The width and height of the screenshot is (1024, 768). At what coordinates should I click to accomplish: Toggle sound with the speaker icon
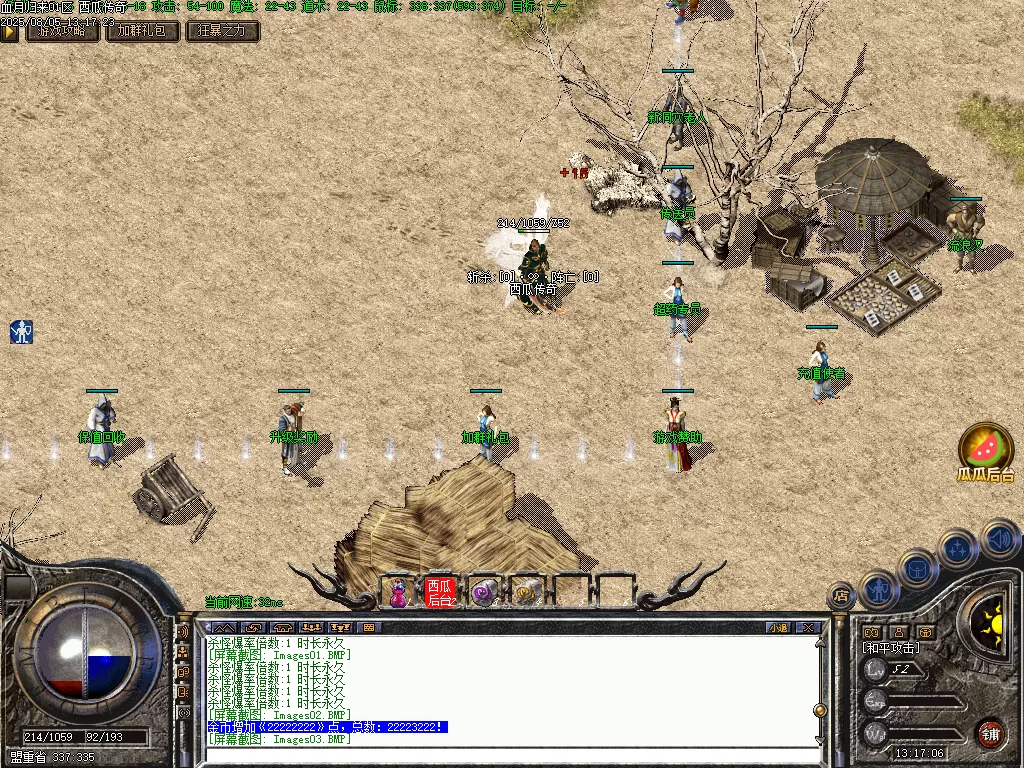click(x=998, y=539)
